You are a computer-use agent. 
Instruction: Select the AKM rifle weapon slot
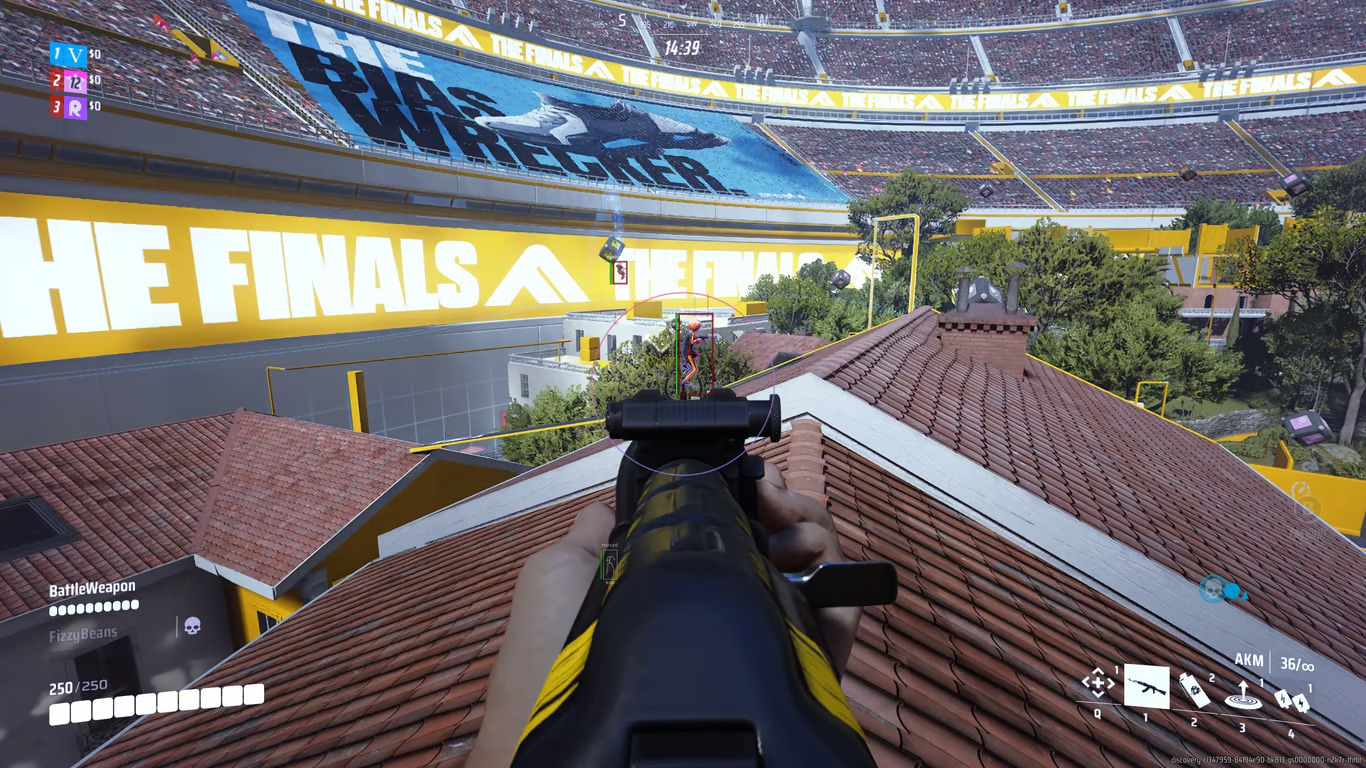point(1146,686)
